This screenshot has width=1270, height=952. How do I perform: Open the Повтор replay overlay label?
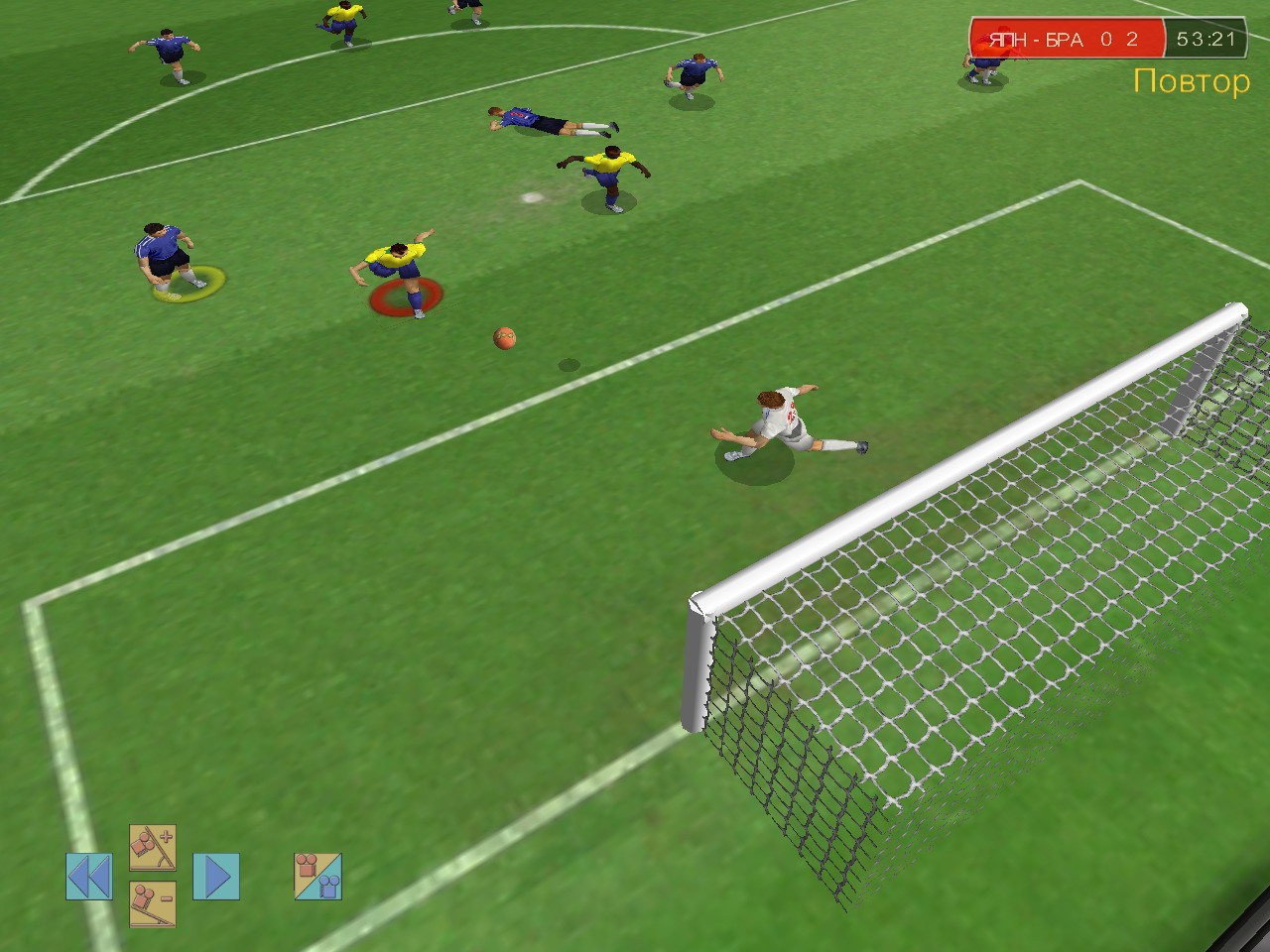[1192, 81]
